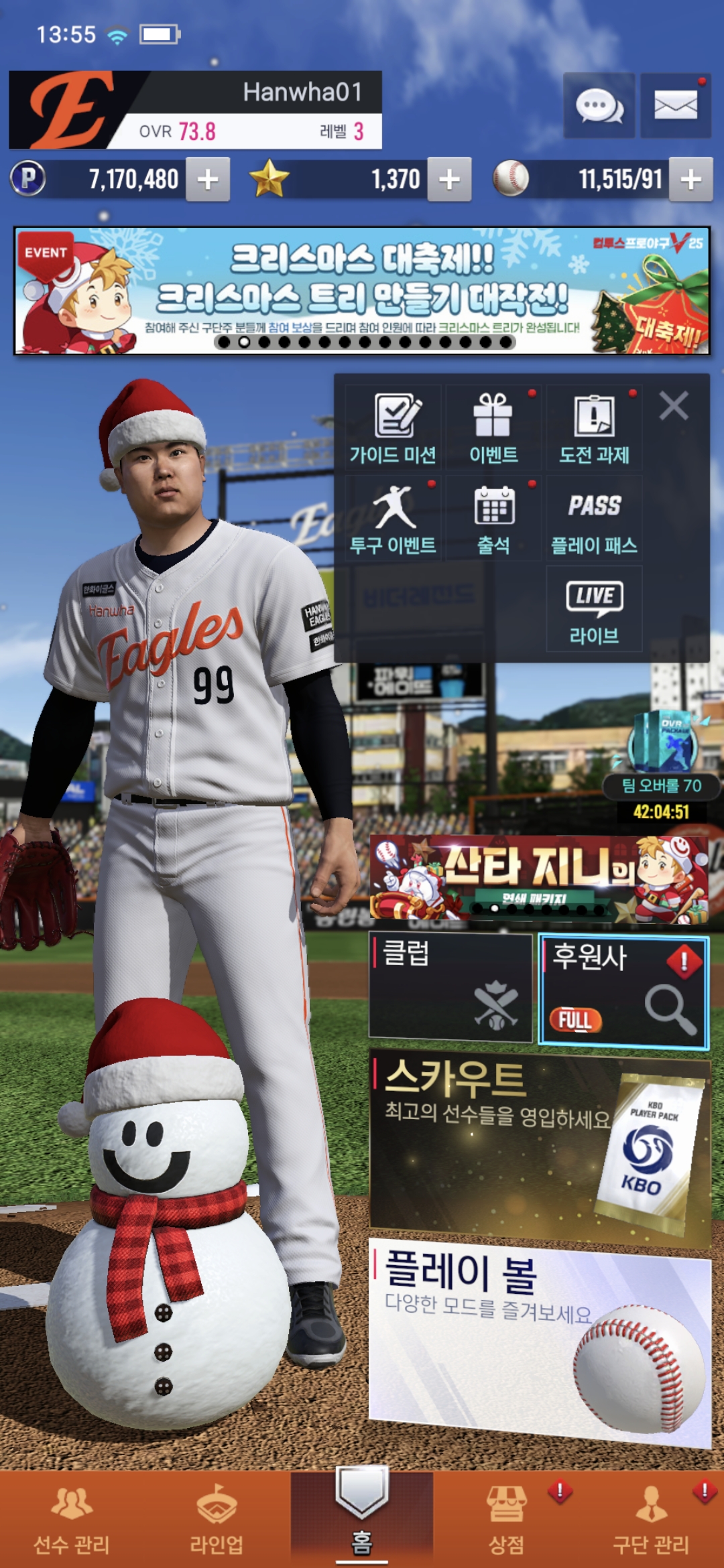Close the shortcut icon panel
Viewport: 724px width, 1568px height.
[x=673, y=406]
